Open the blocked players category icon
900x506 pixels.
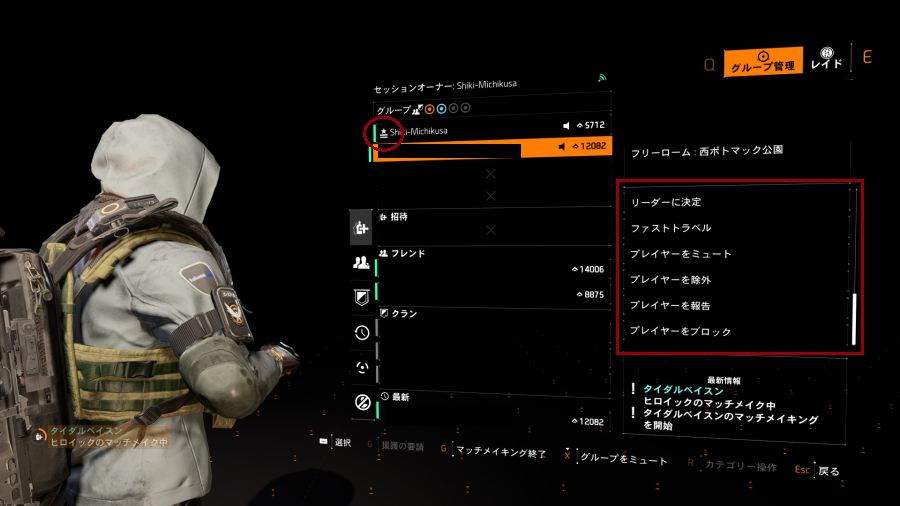(361, 402)
